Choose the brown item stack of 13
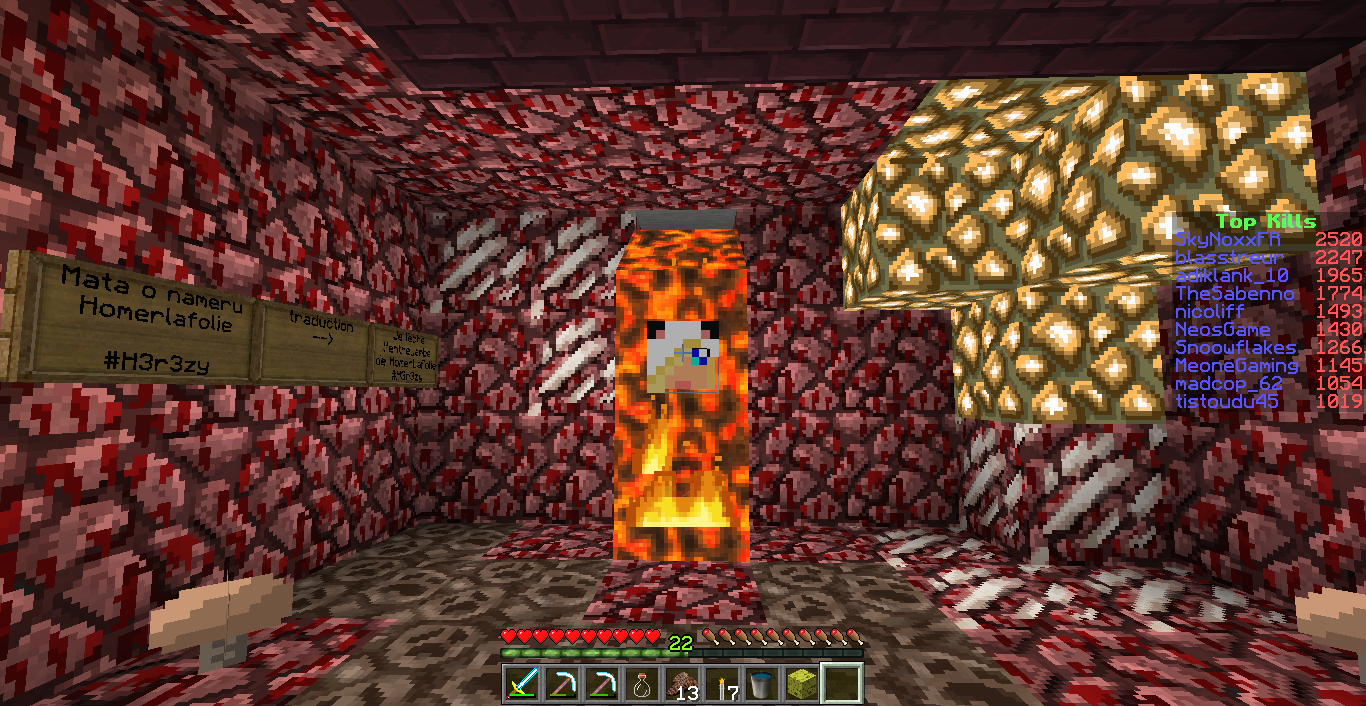The height and width of the screenshot is (706, 1366). 681,684
